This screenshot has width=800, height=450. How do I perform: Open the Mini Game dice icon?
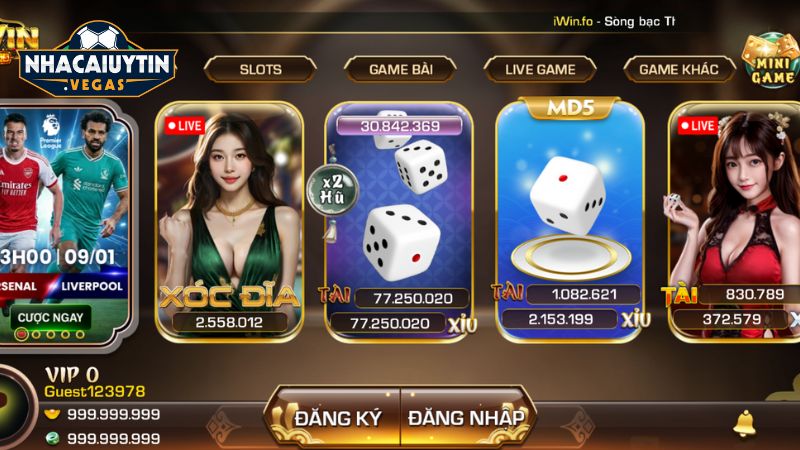click(x=768, y=60)
